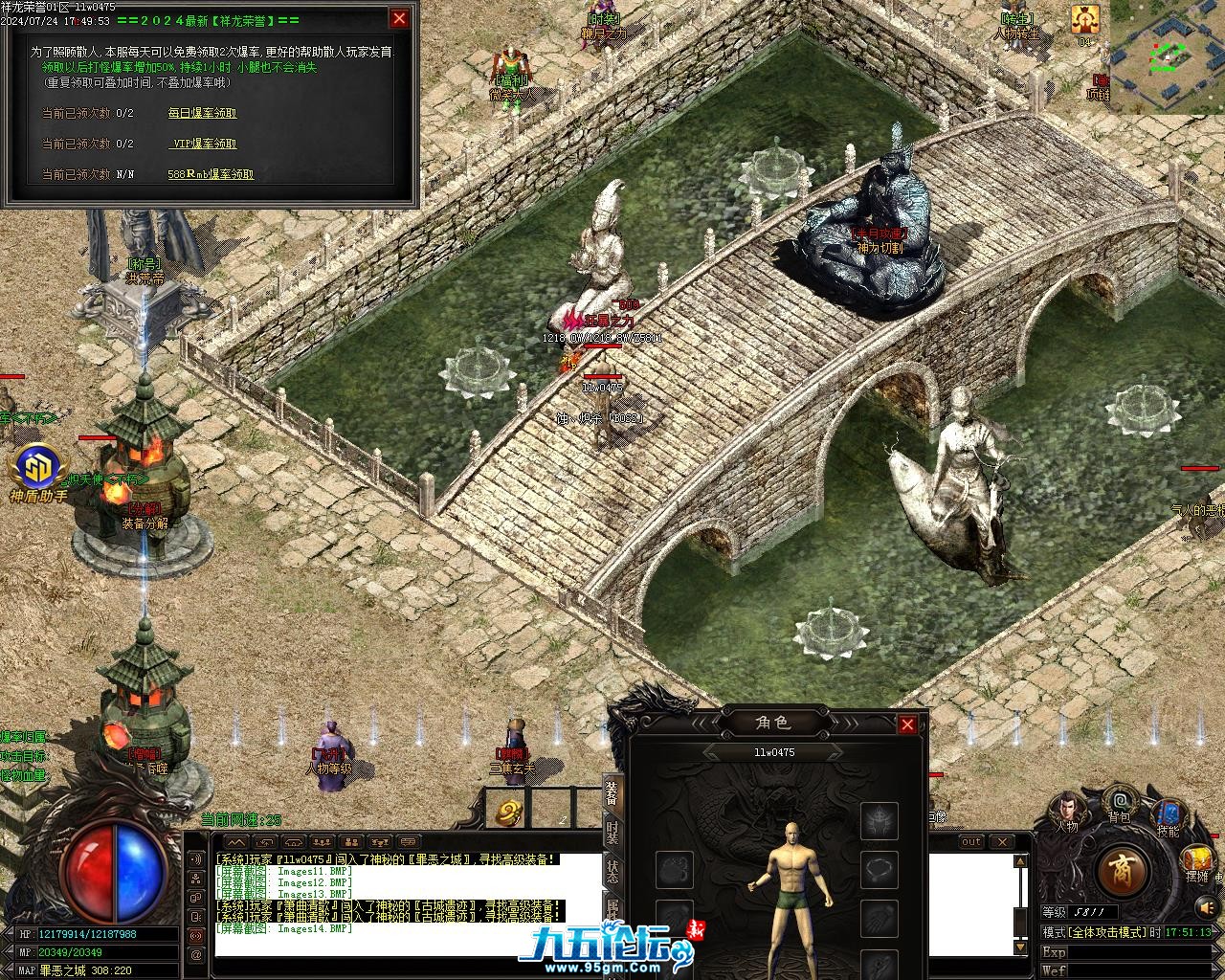Toggle the sound speaker button
Screen dimensions: 1225x980
(x=1207, y=905)
